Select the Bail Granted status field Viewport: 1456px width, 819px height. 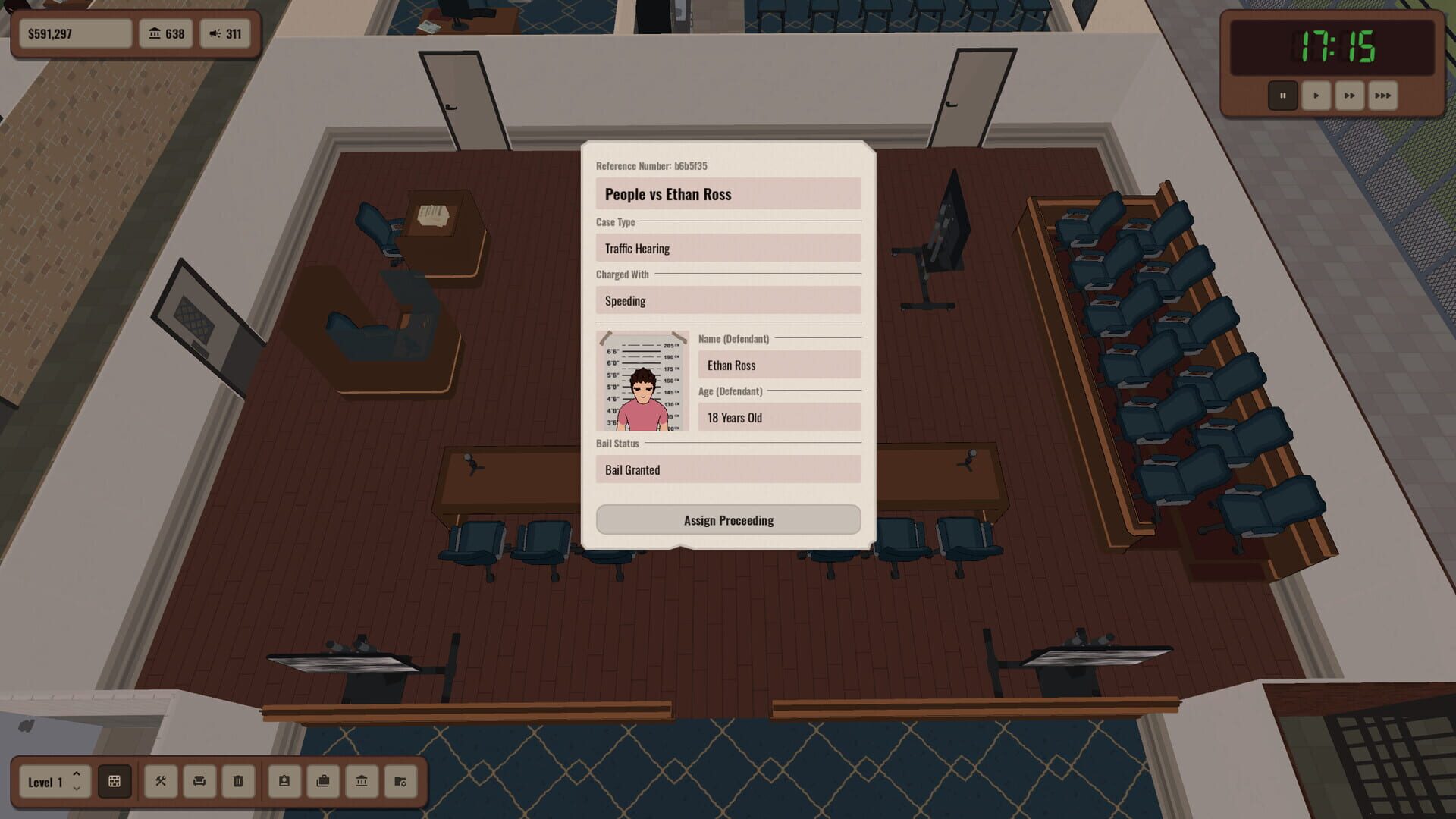[x=727, y=469]
